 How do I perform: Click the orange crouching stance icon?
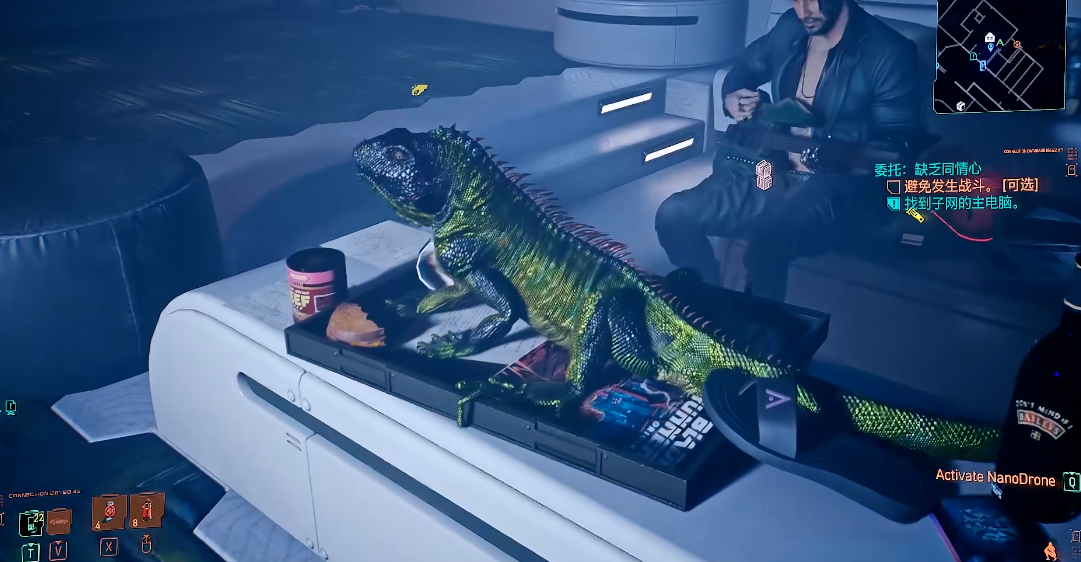tap(1050, 550)
